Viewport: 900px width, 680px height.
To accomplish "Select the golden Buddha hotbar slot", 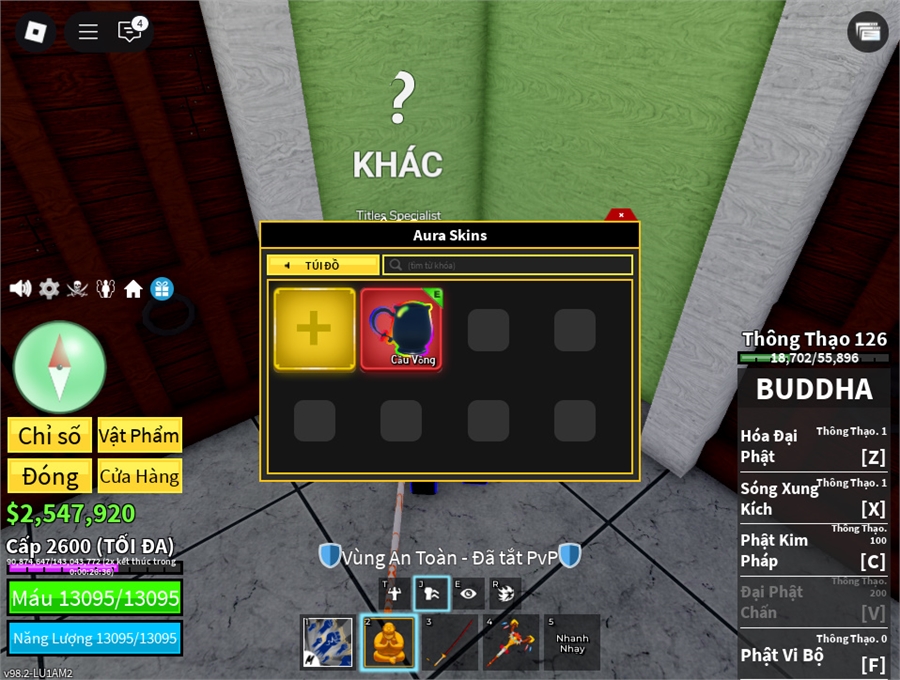I will (x=389, y=642).
